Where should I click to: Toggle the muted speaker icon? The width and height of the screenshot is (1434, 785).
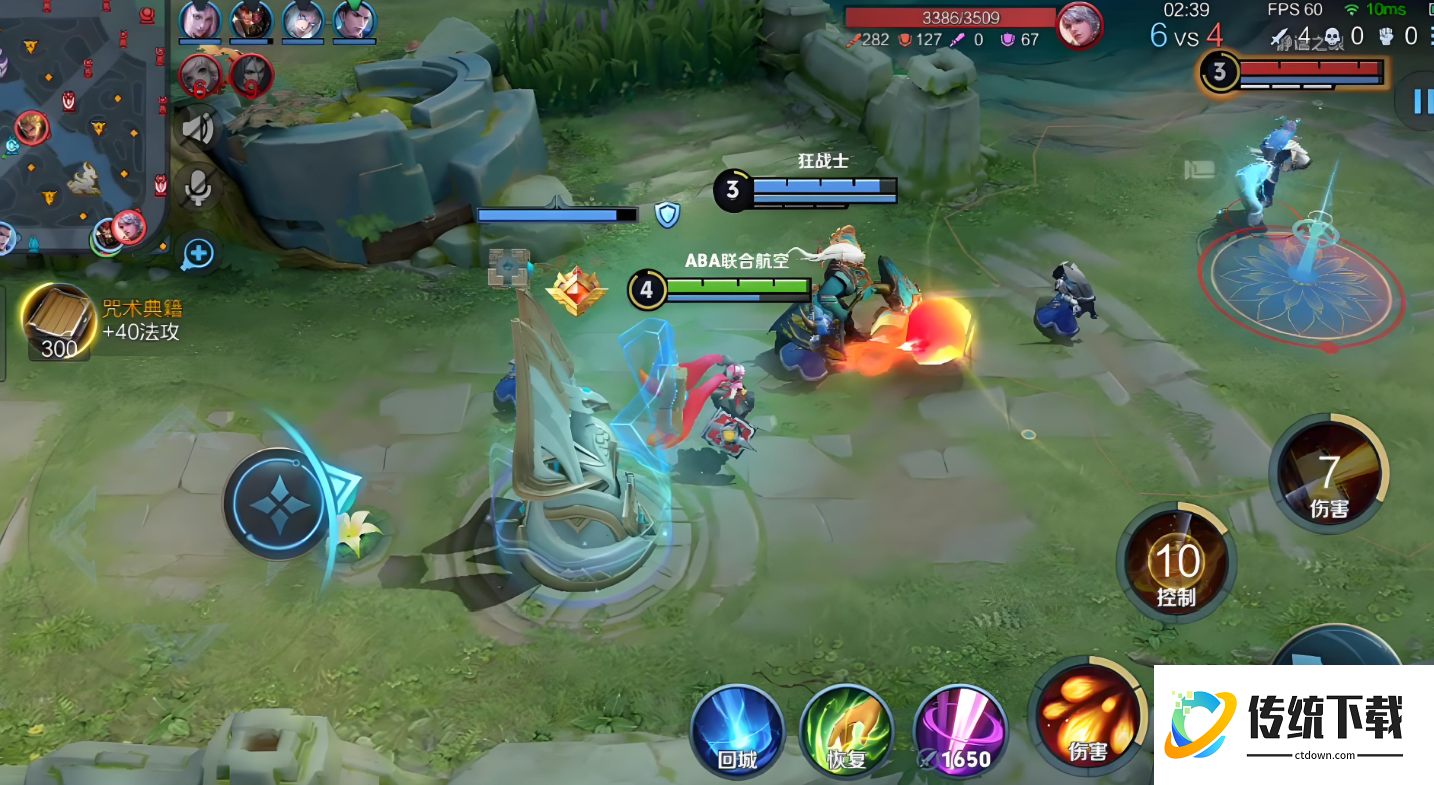tap(199, 129)
